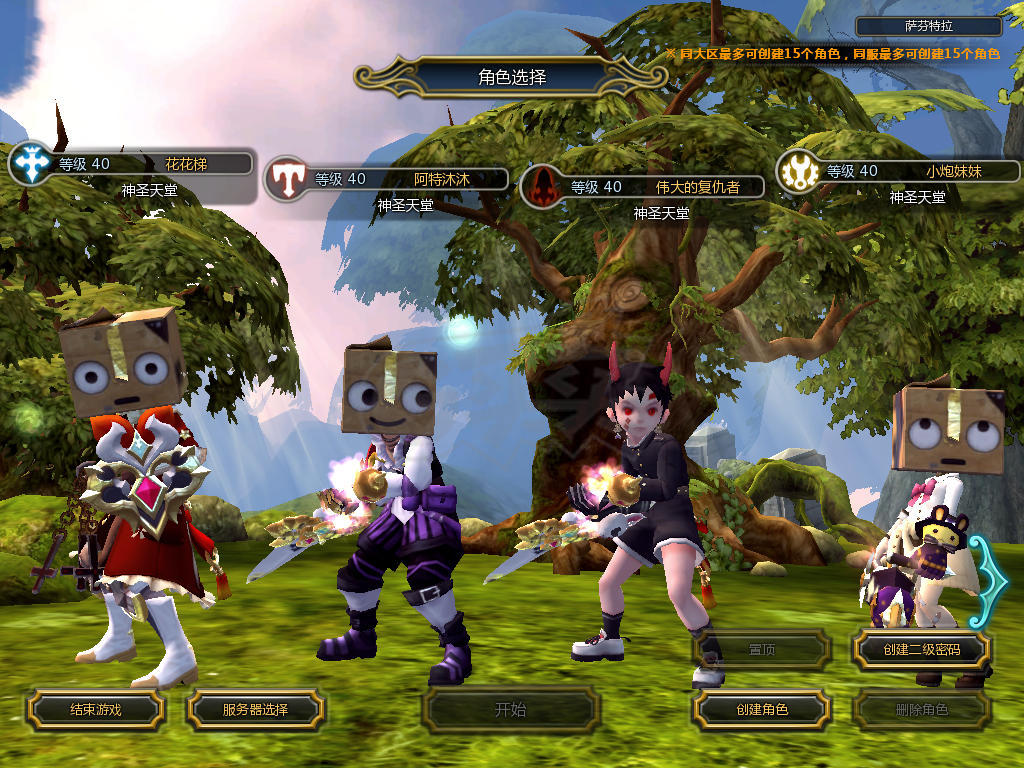Open 创建二级密码 secondary password setup
Image resolution: width=1024 pixels, height=768 pixels.
click(x=921, y=650)
